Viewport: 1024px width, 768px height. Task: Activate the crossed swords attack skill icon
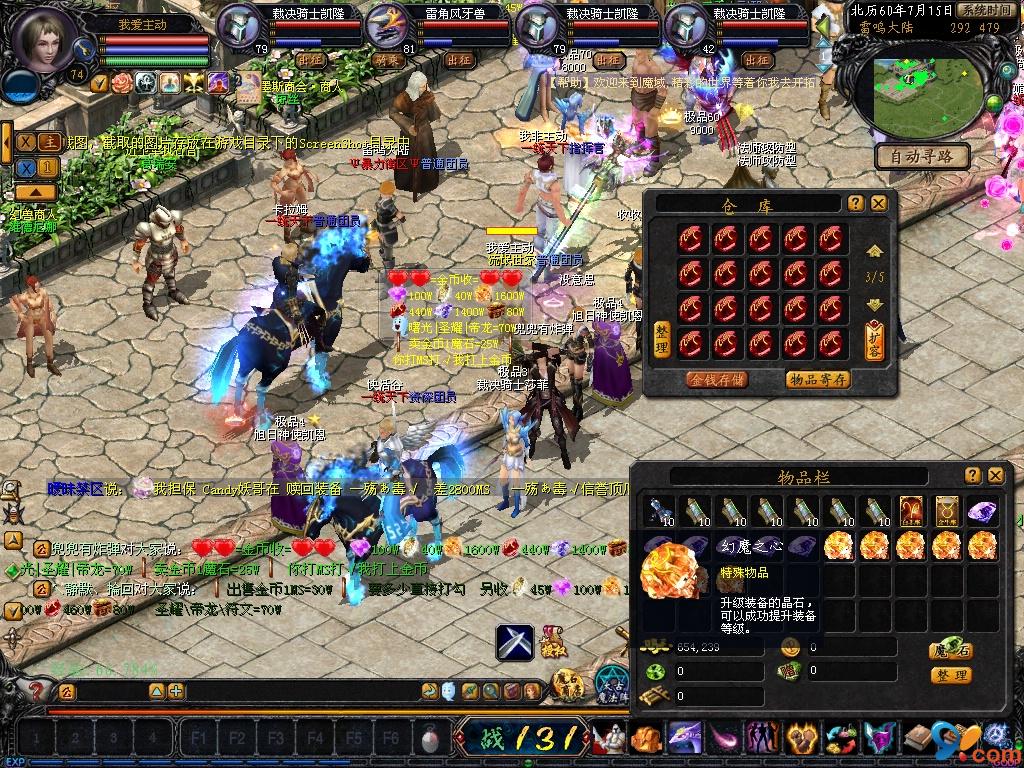516,641
